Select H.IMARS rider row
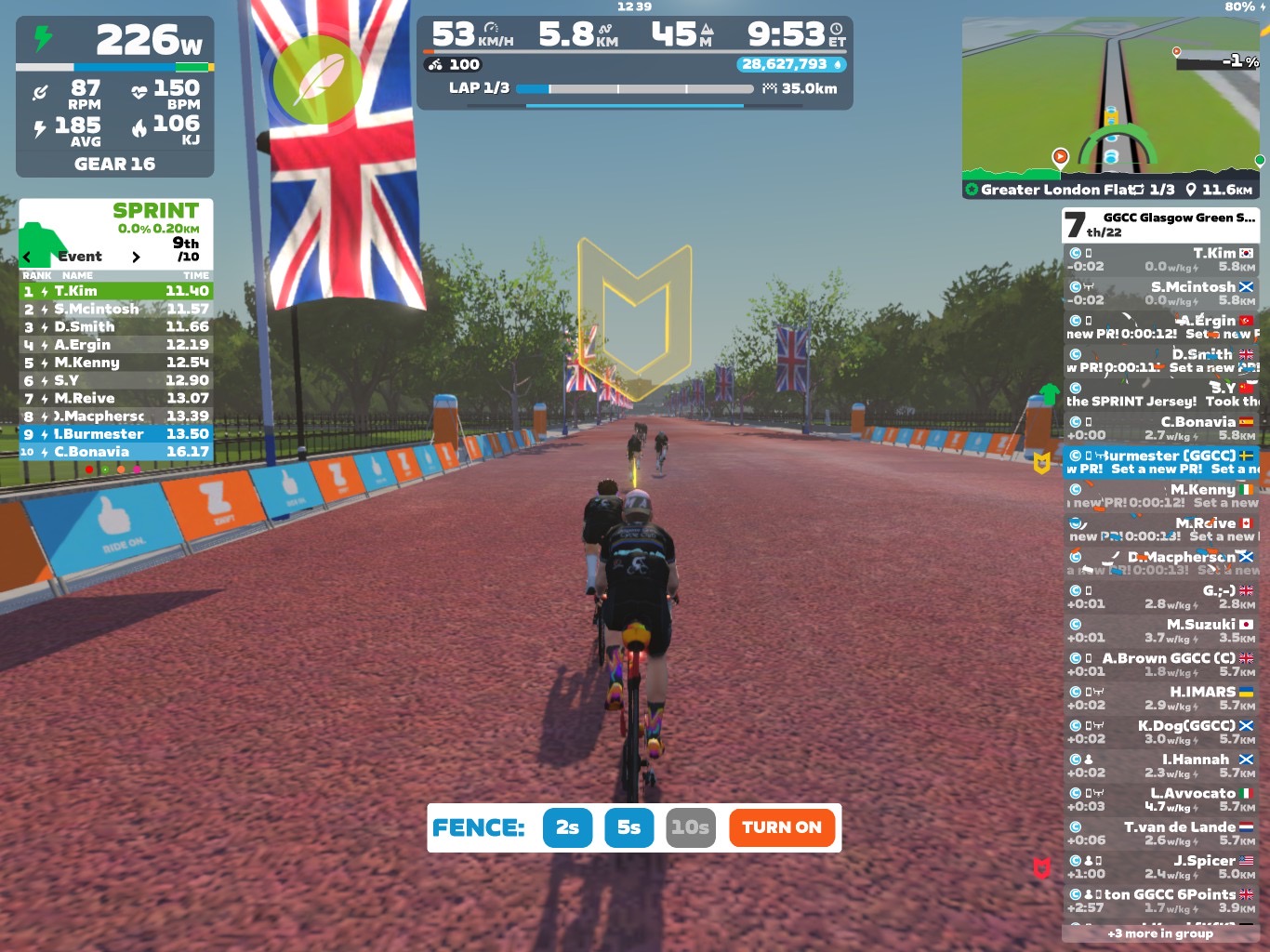Image resolution: width=1270 pixels, height=952 pixels. click(x=1160, y=698)
